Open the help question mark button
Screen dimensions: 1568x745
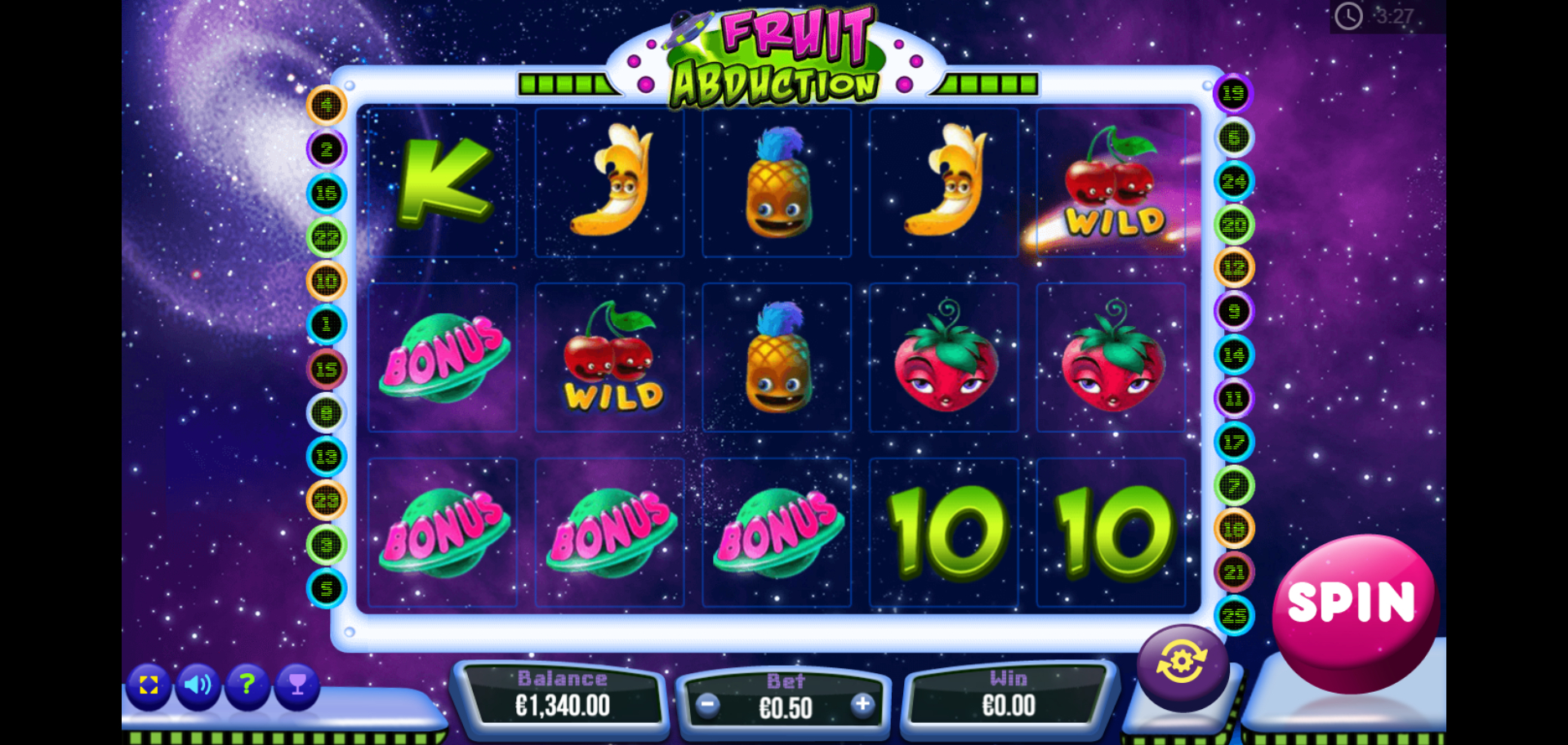tap(247, 685)
